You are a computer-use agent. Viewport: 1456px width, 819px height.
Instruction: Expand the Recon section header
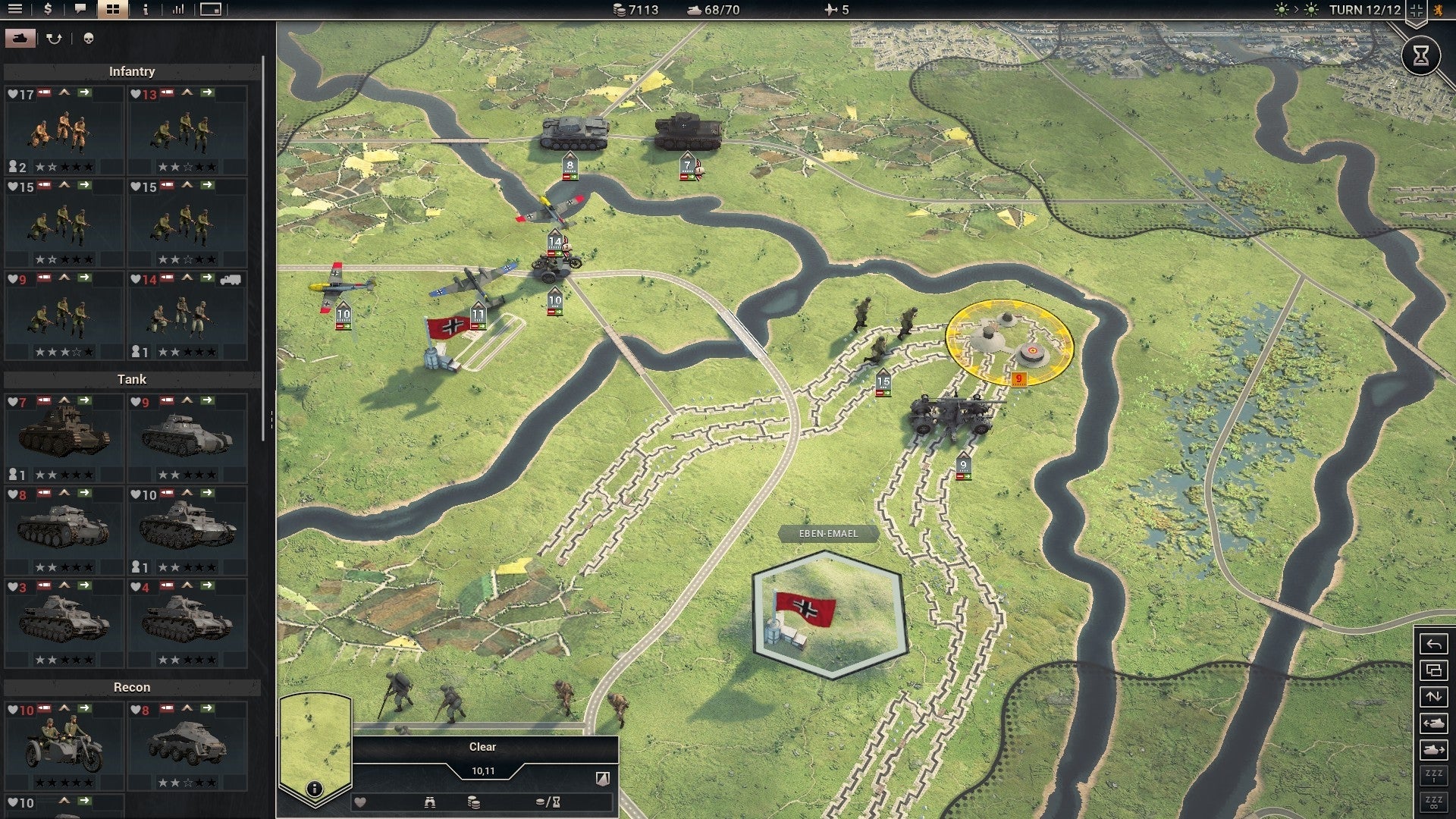(x=133, y=687)
